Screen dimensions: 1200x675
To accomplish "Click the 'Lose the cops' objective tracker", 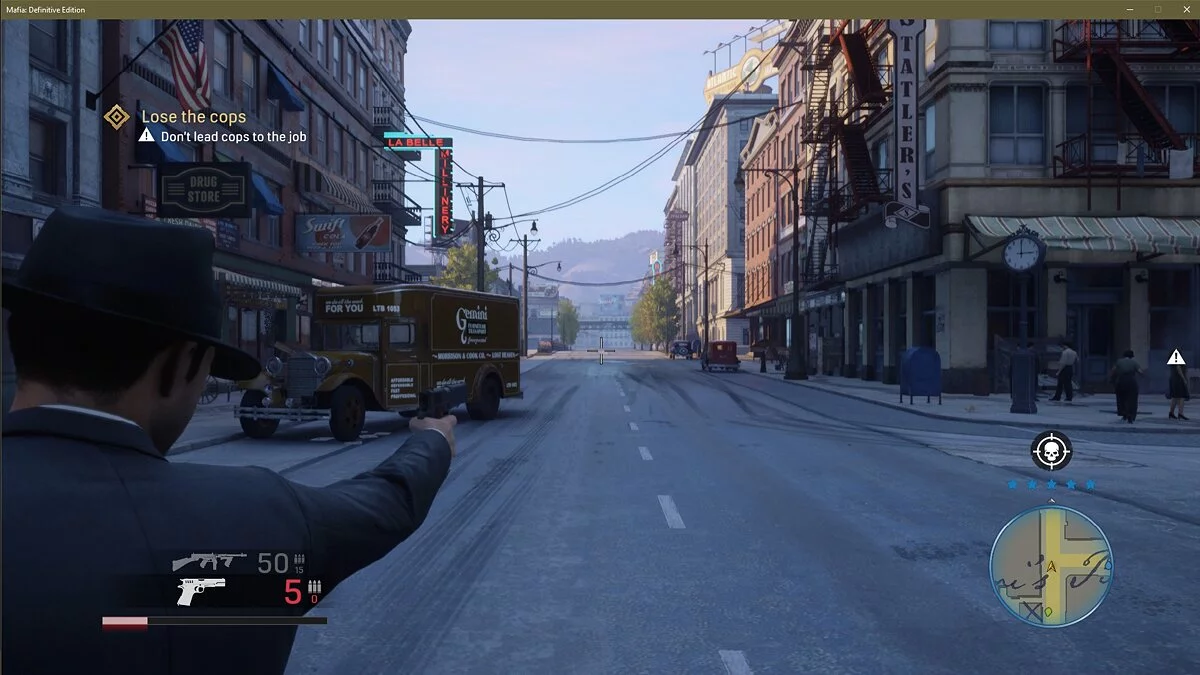I will pos(192,117).
